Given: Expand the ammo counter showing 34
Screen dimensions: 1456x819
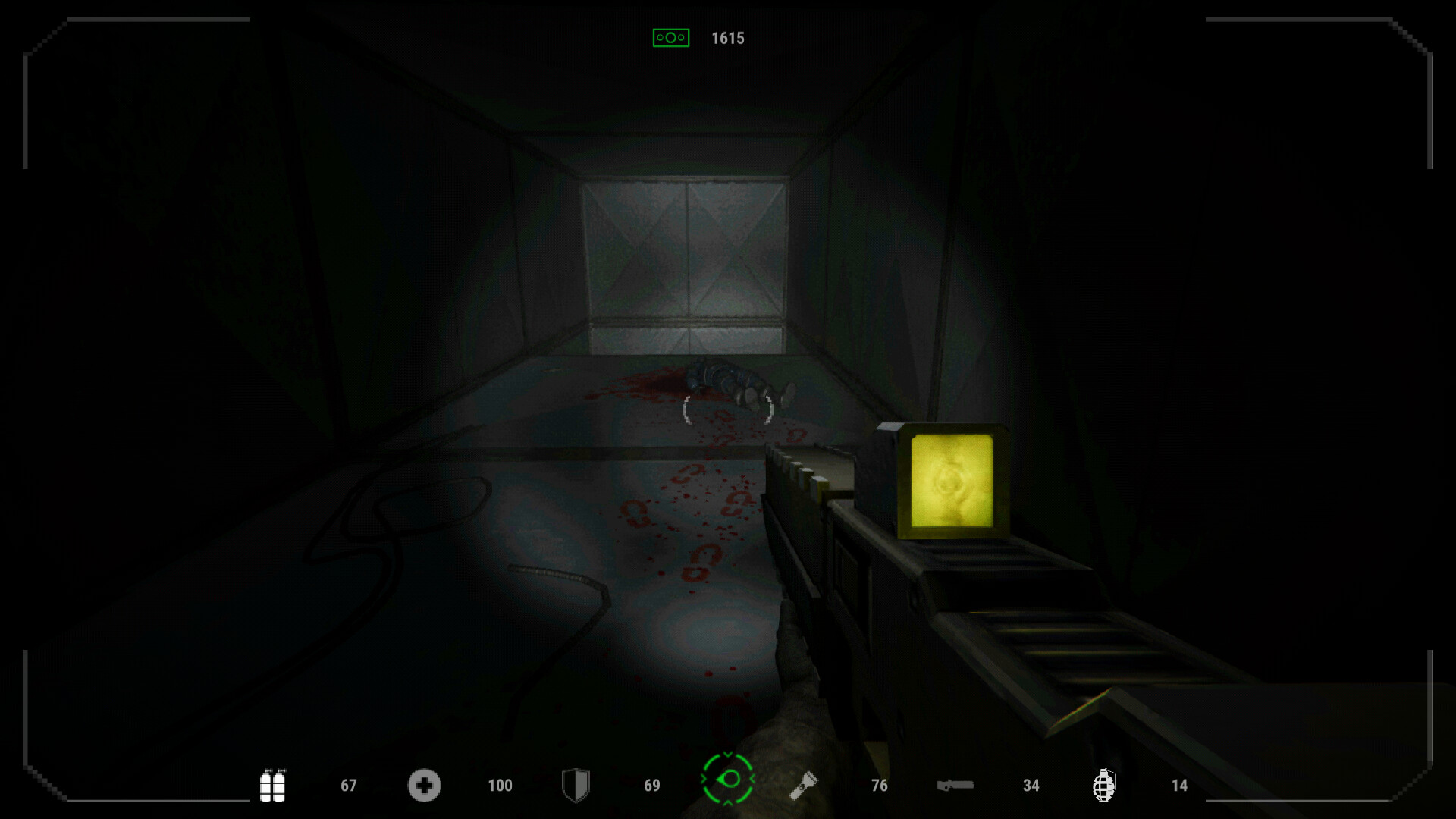Looking at the screenshot, I should [1031, 786].
